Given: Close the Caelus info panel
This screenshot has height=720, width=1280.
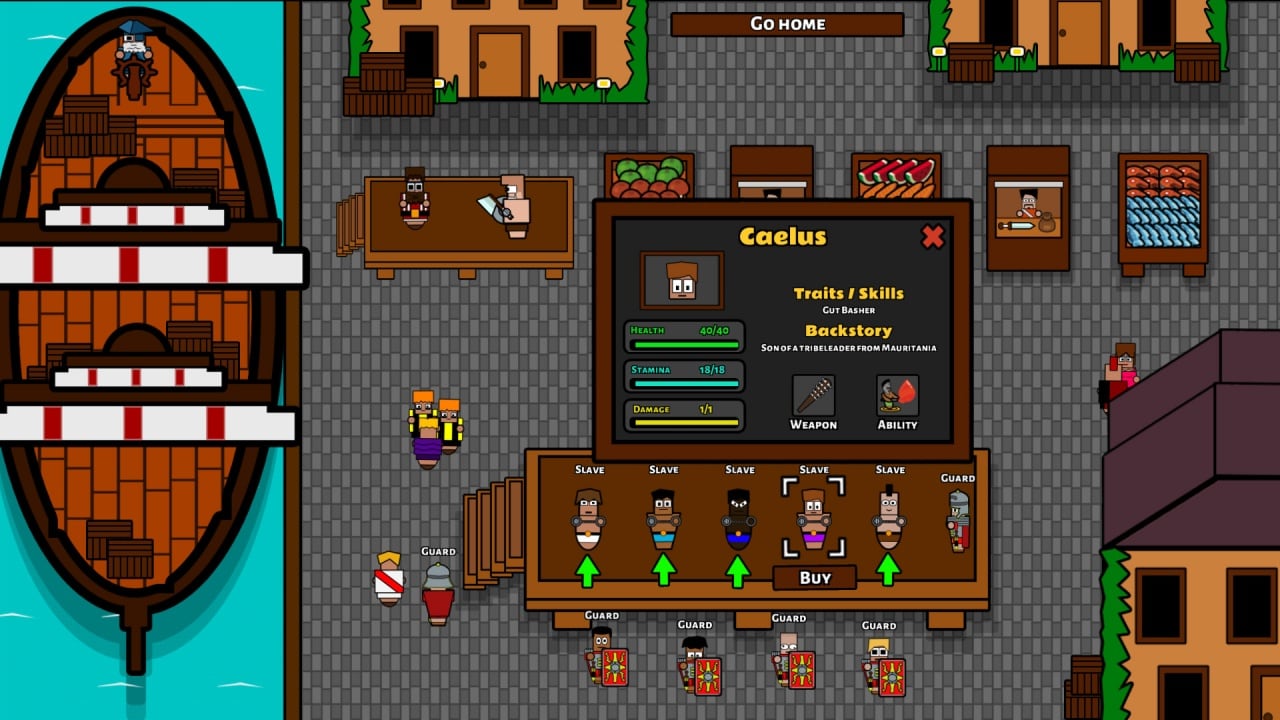Looking at the screenshot, I should [932, 237].
